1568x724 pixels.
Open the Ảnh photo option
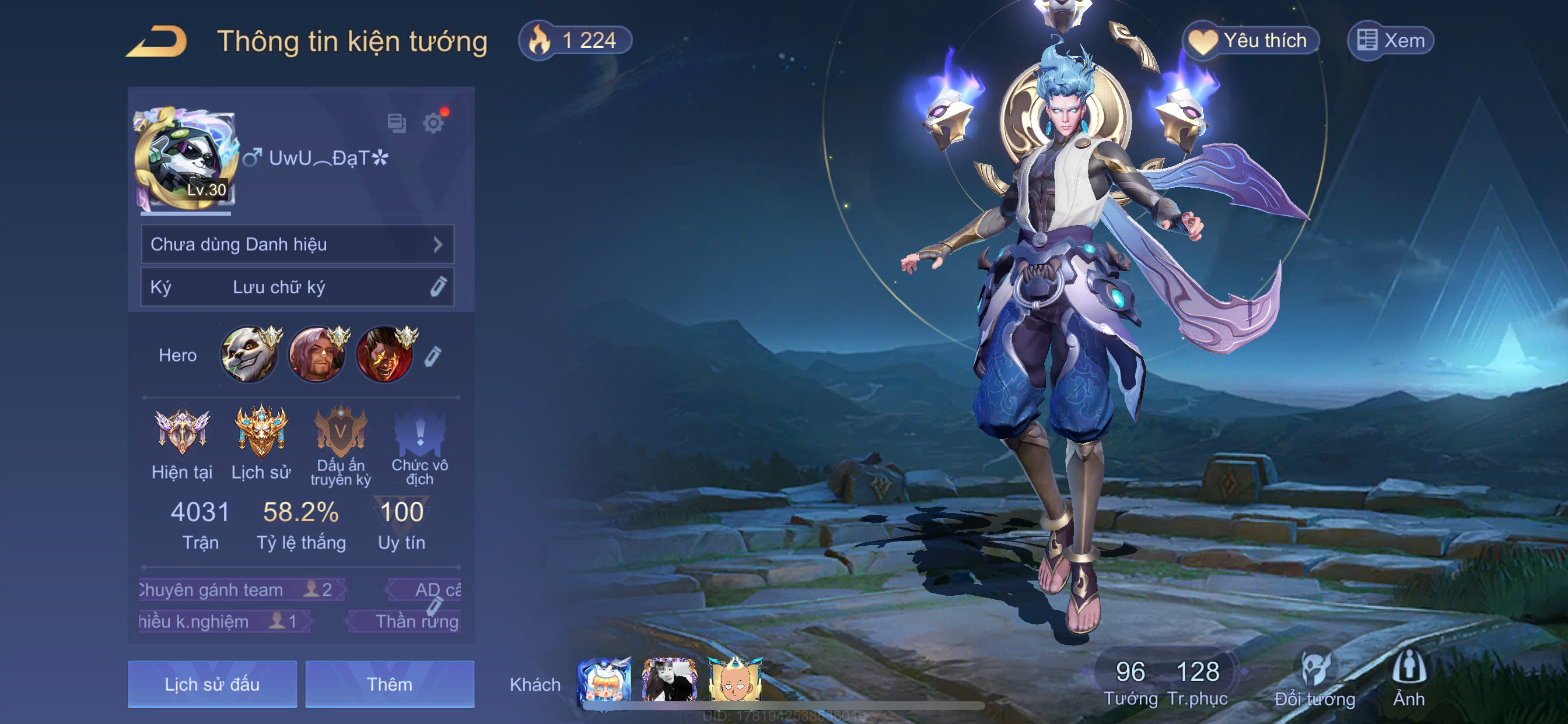(x=1409, y=680)
